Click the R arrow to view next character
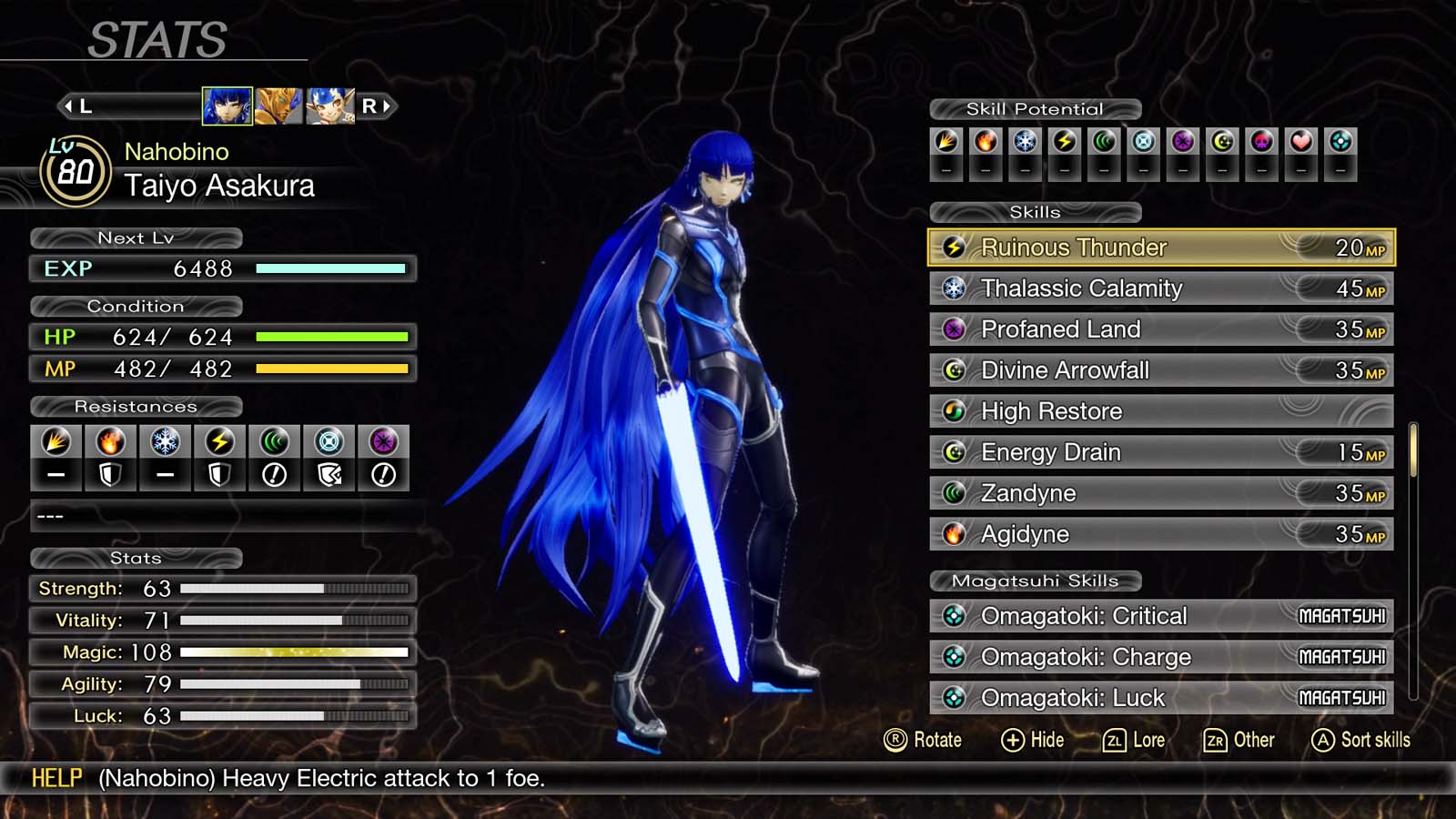This screenshot has width=1456, height=819. coord(378,105)
